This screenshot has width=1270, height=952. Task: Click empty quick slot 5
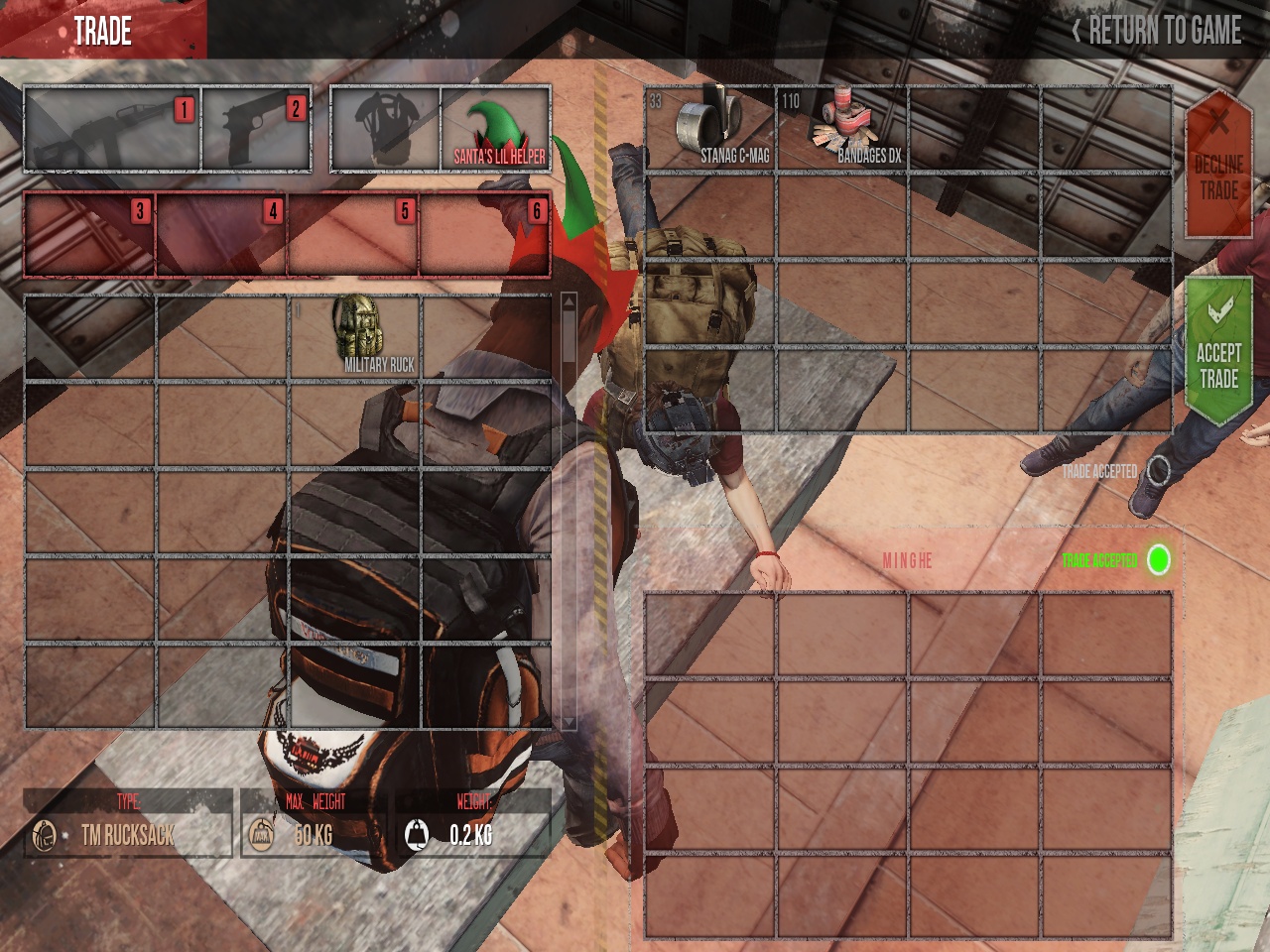point(353,235)
